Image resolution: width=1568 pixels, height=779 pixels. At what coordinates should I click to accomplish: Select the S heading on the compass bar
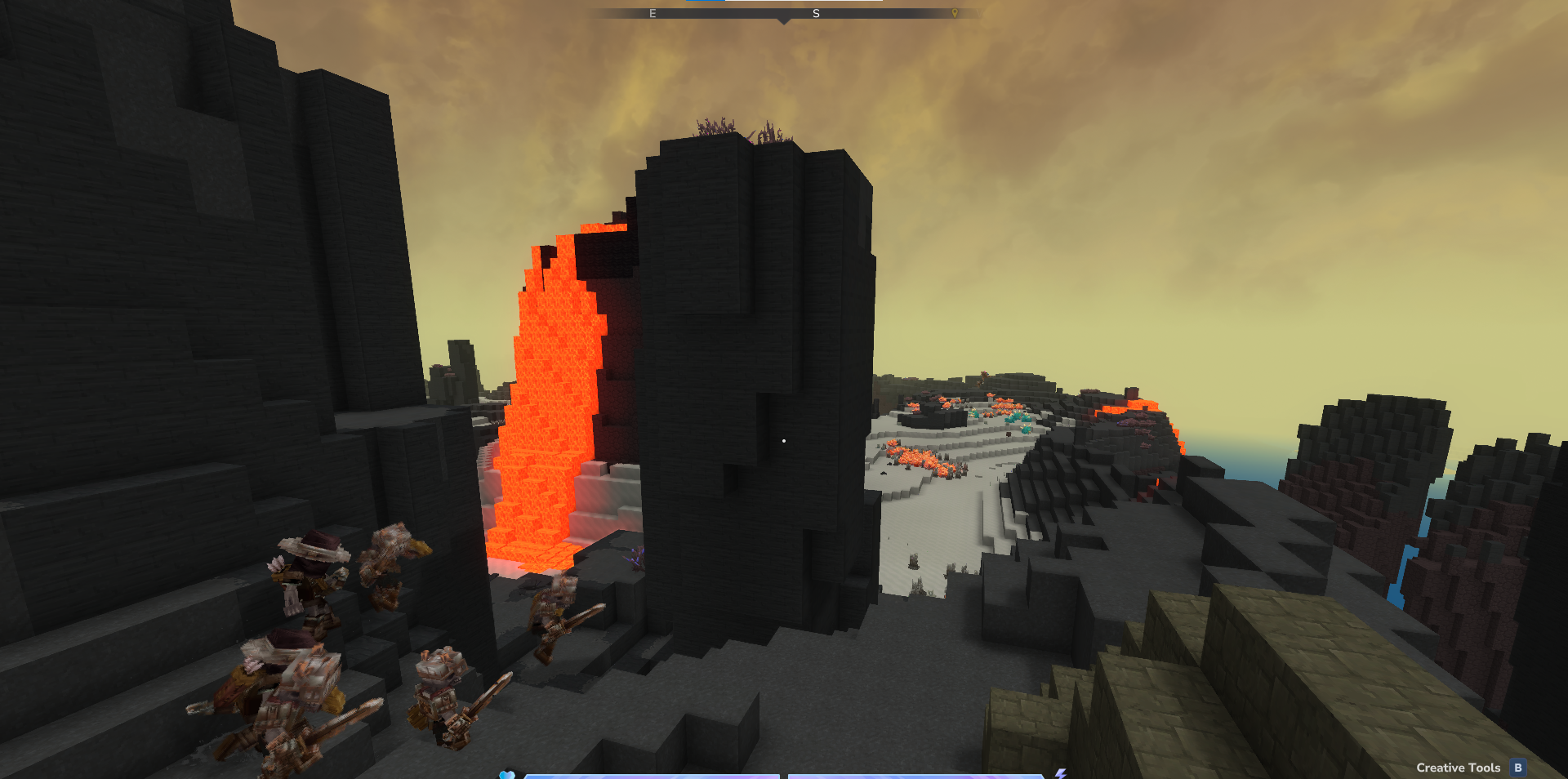pyautogui.click(x=816, y=14)
